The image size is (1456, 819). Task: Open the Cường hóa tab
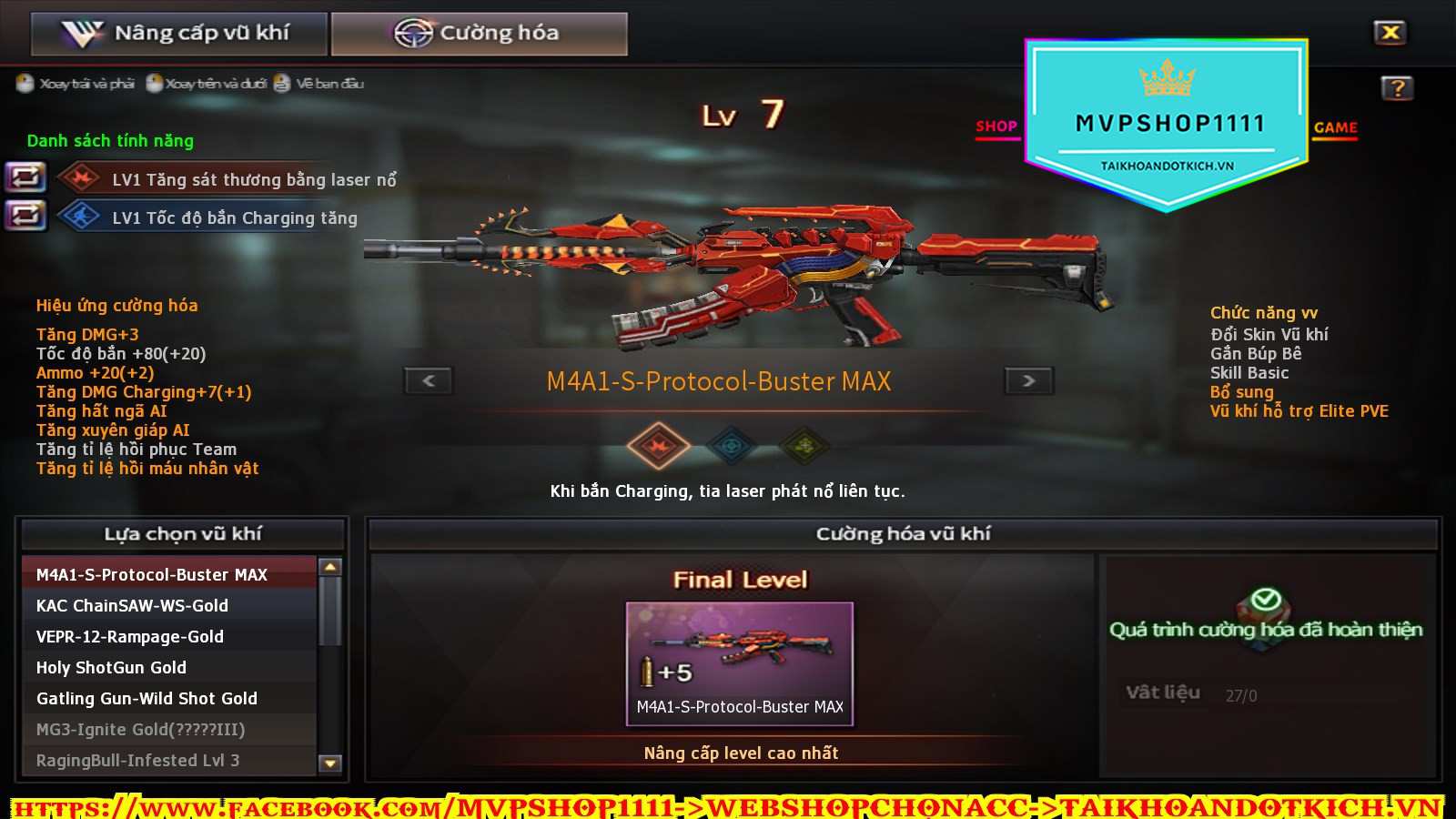pyautogui.click(x=479, y=34)
